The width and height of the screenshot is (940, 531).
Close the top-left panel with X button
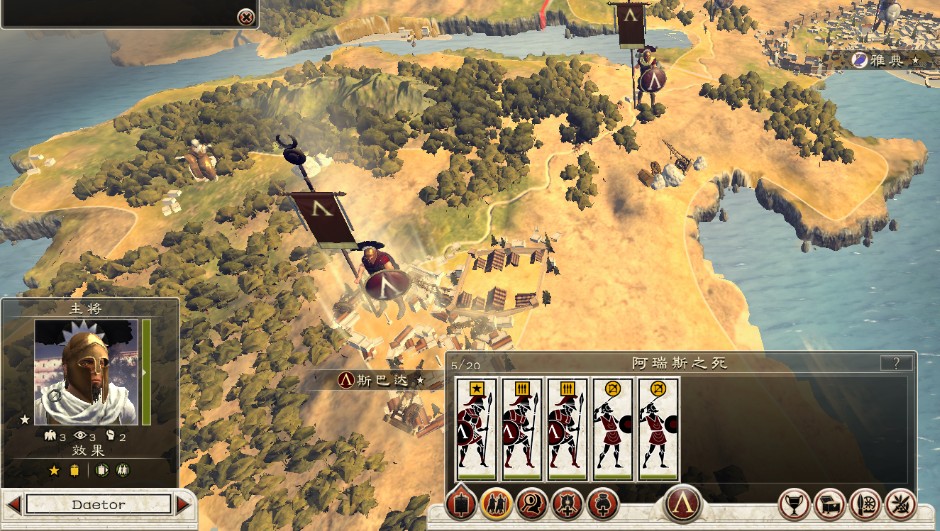tap(245, 17)
